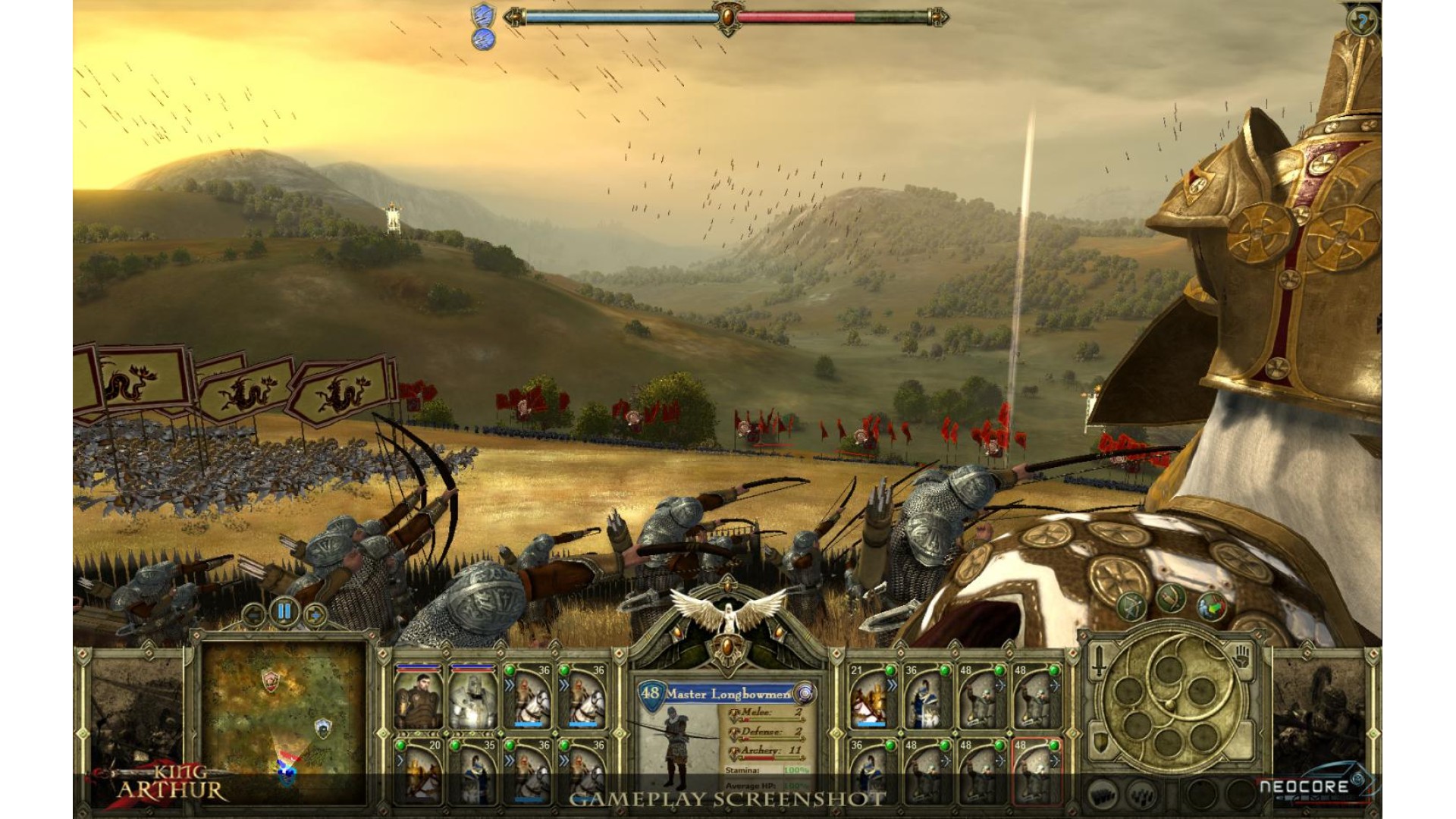
Task: Speed up game with right arrow button
Action: click(x=315, y=614)
